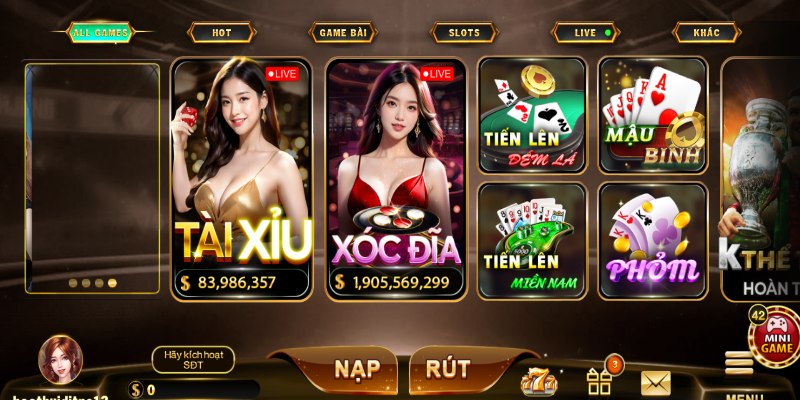Show the Slots category
800x400 pixels.
click(464, 33)
